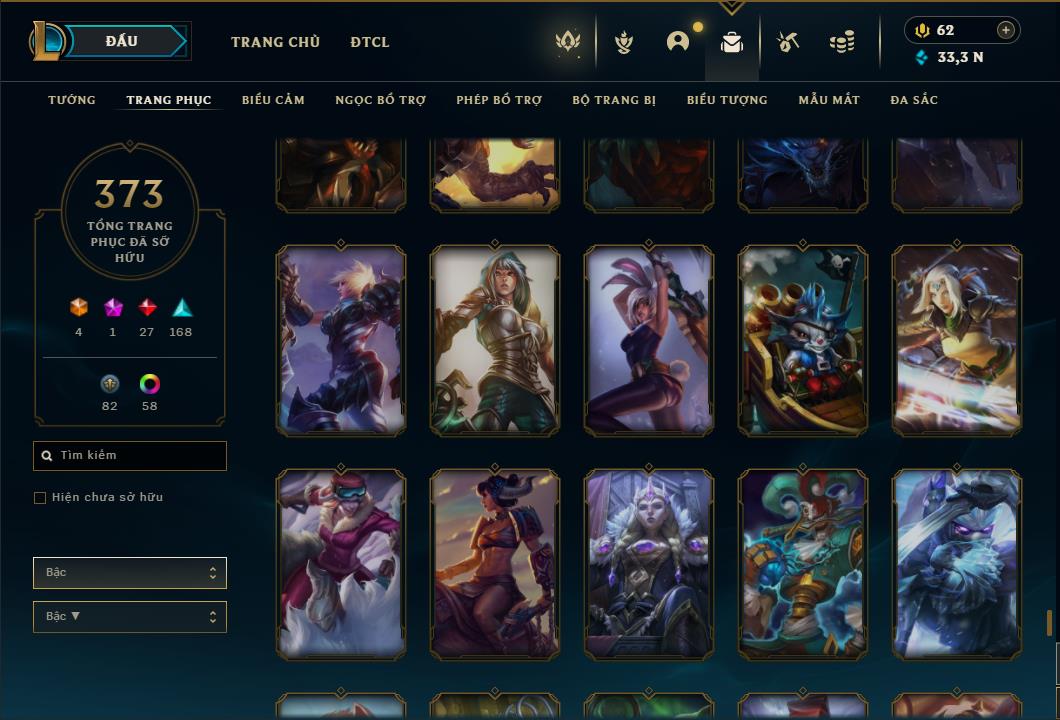Open the Bậc grouping dropdown
This screenshot has height=720, width=1060.
130,573
